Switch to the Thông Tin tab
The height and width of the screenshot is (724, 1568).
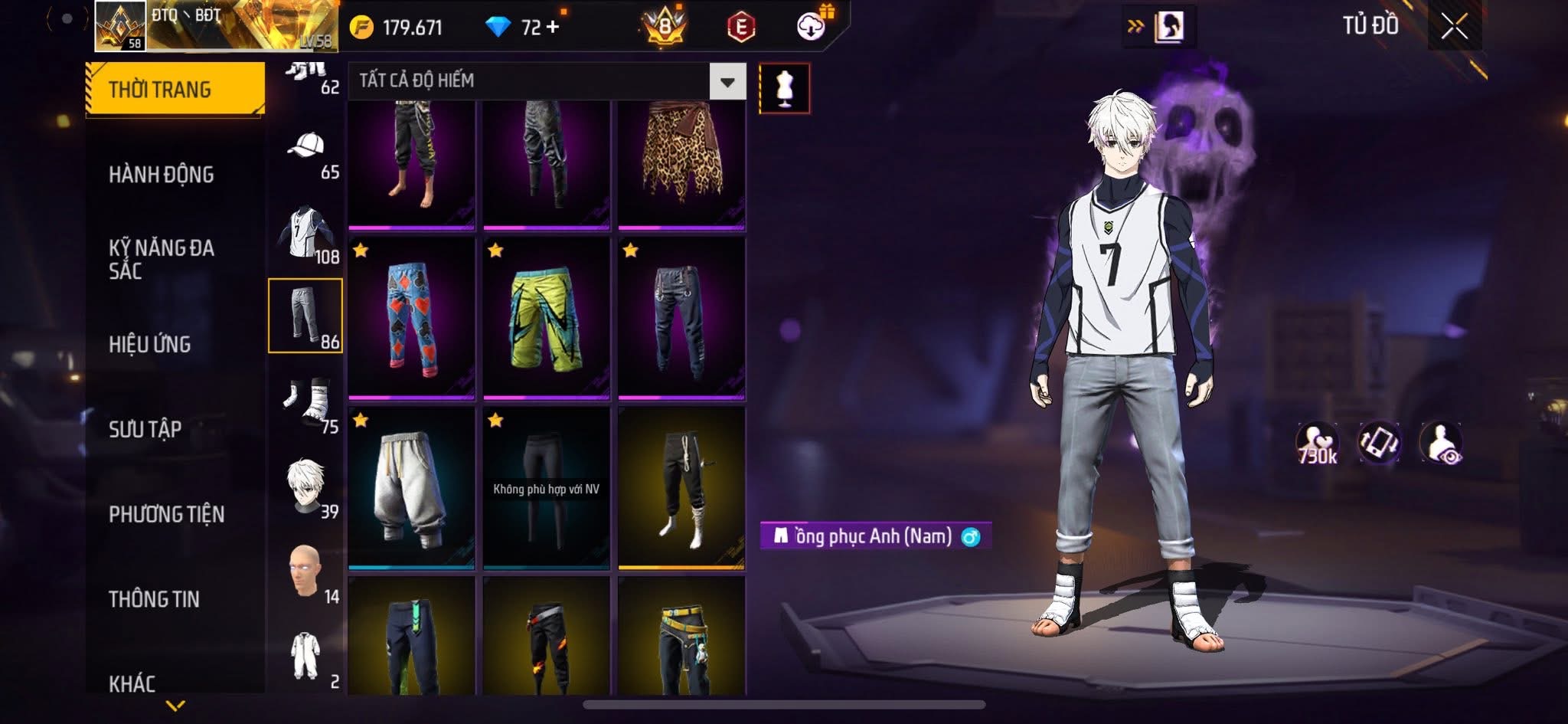[x=154, y=599]
